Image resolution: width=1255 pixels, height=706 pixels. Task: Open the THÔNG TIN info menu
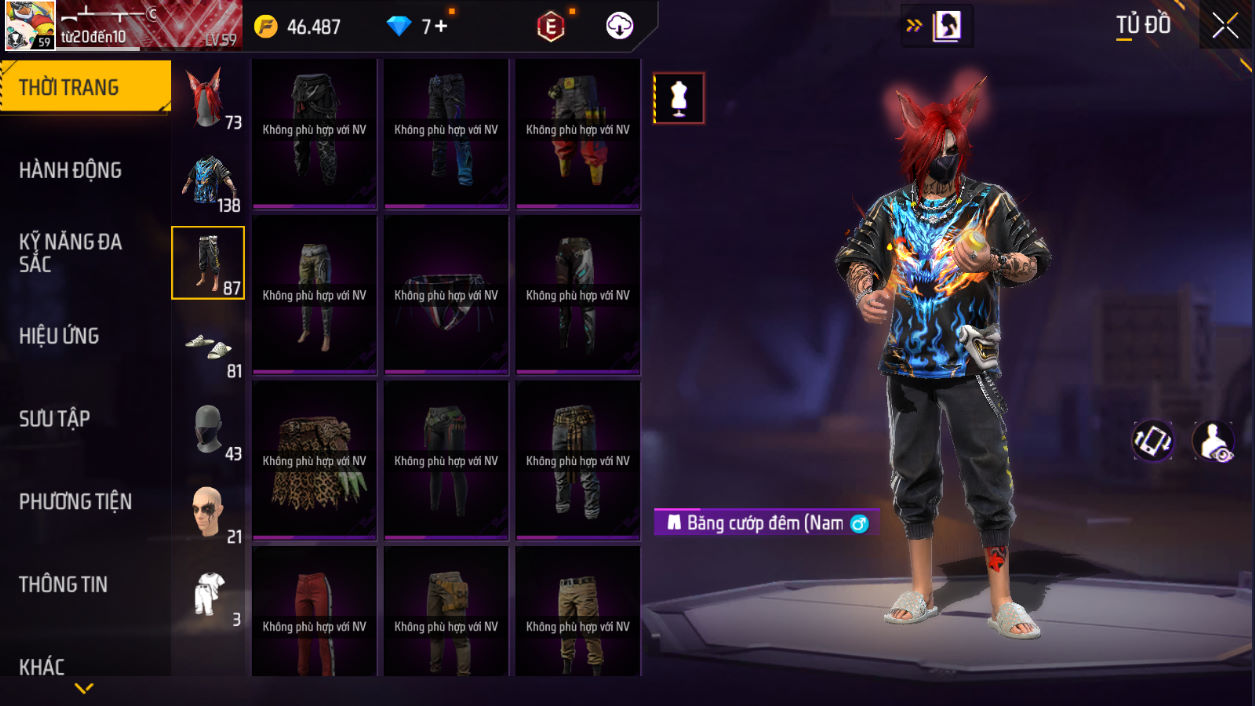pyautogui.click(x=63, y=585)
